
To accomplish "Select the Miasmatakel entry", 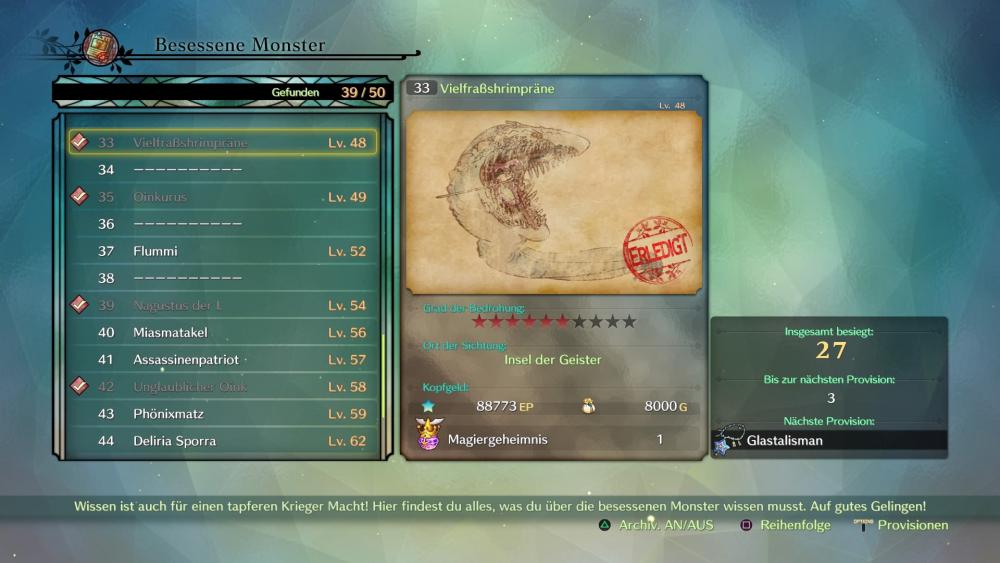I will (x=222, y=332).
